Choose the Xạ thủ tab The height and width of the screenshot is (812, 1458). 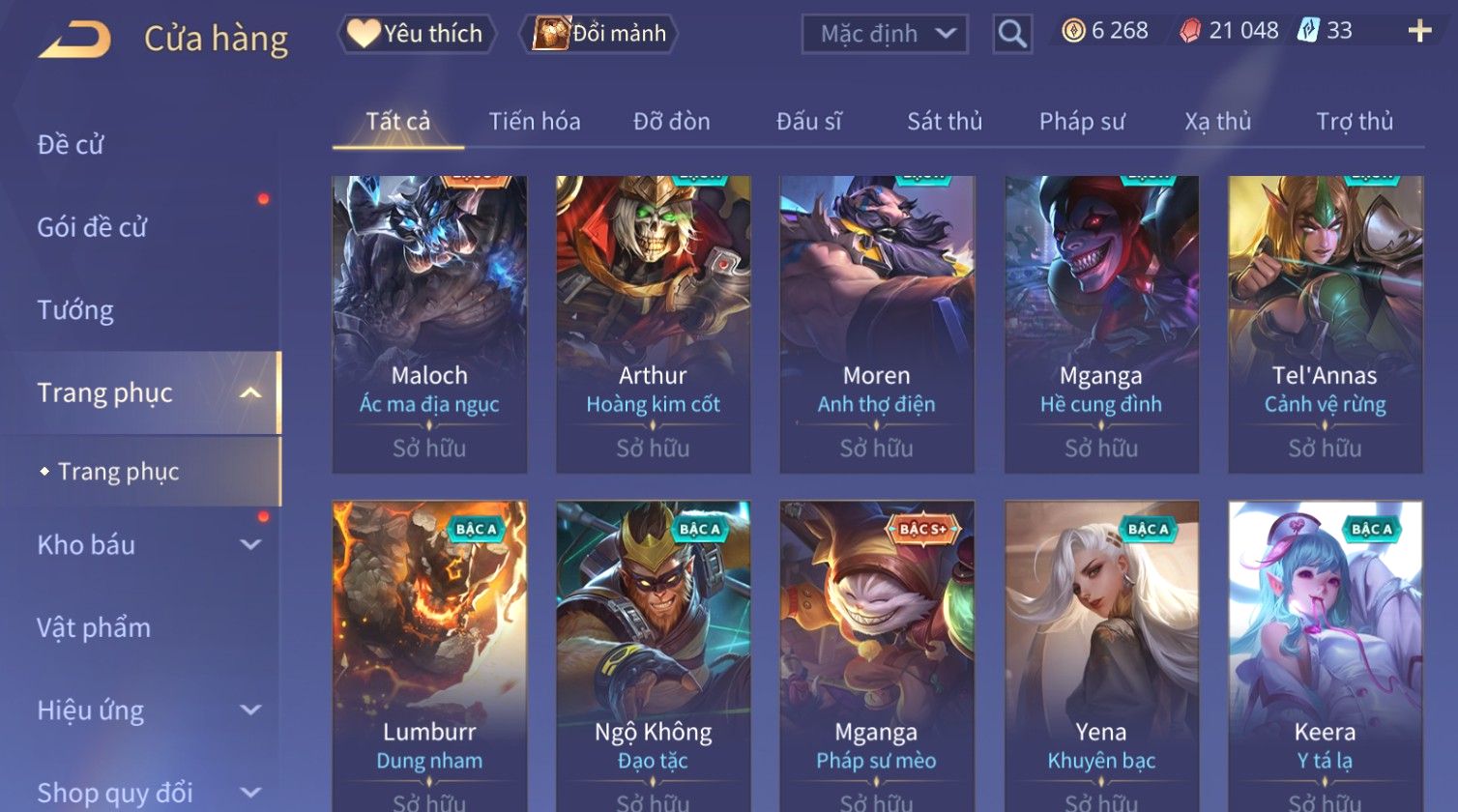coord(1217,122)
